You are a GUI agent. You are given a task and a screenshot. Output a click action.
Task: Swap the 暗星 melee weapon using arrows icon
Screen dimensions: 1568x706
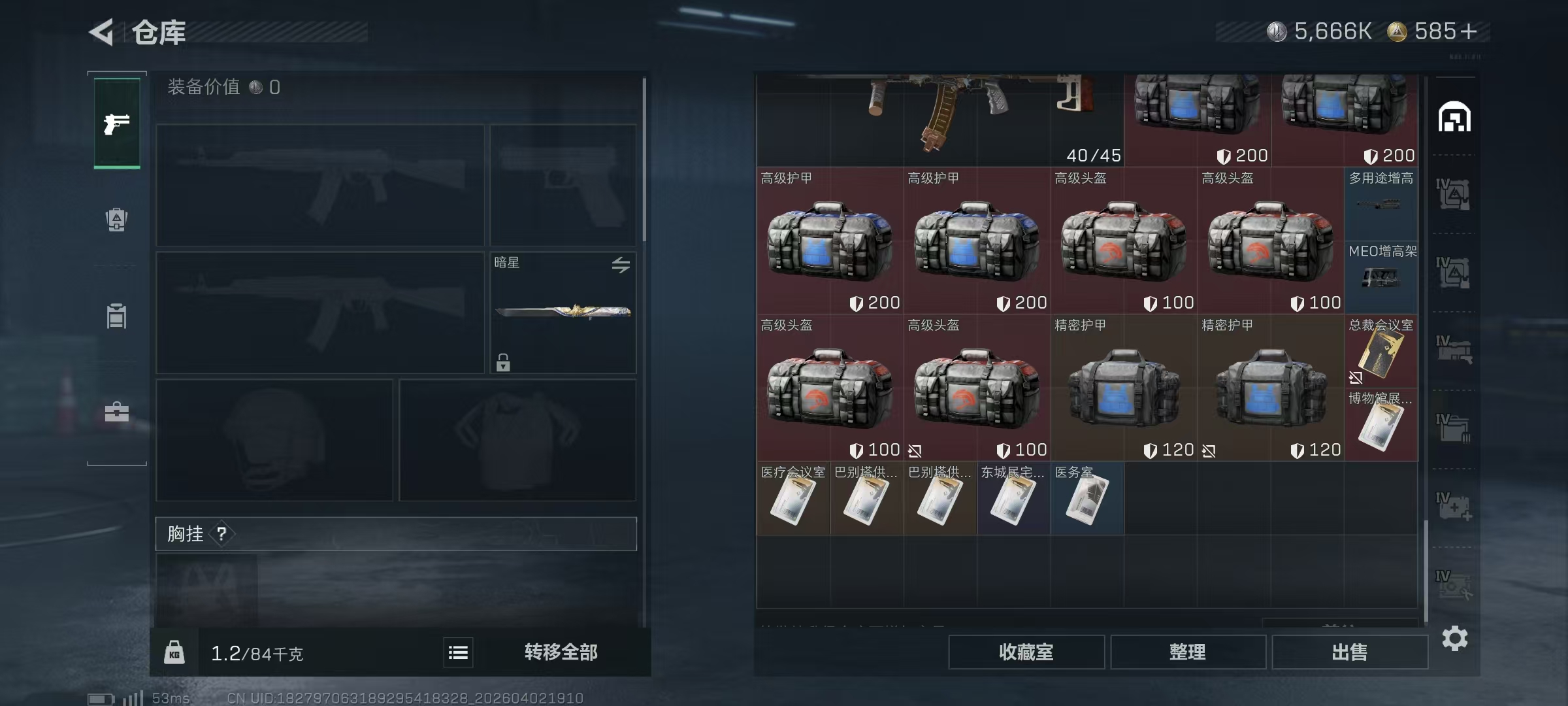[621, 264]
